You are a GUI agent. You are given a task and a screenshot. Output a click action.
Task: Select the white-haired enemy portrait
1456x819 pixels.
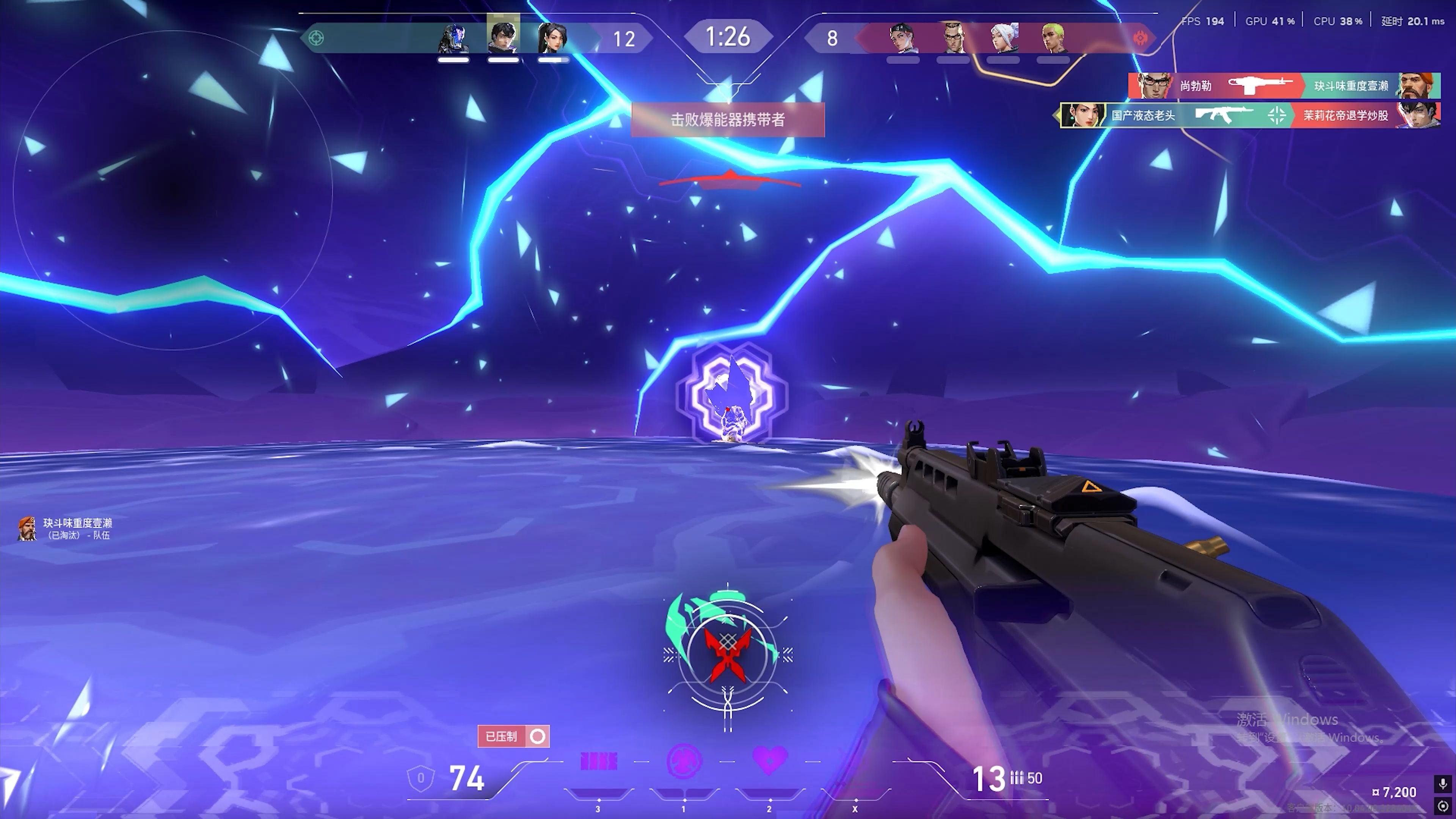pyautogui.click(x=1003, y=38)
